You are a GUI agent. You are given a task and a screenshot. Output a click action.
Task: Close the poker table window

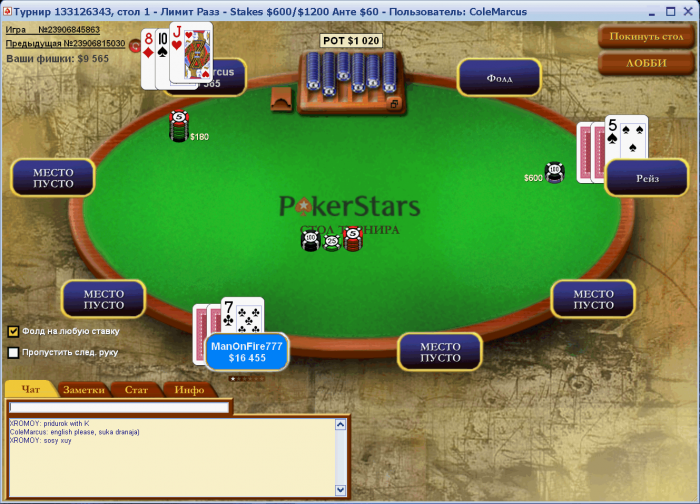(x=688, y=9)
